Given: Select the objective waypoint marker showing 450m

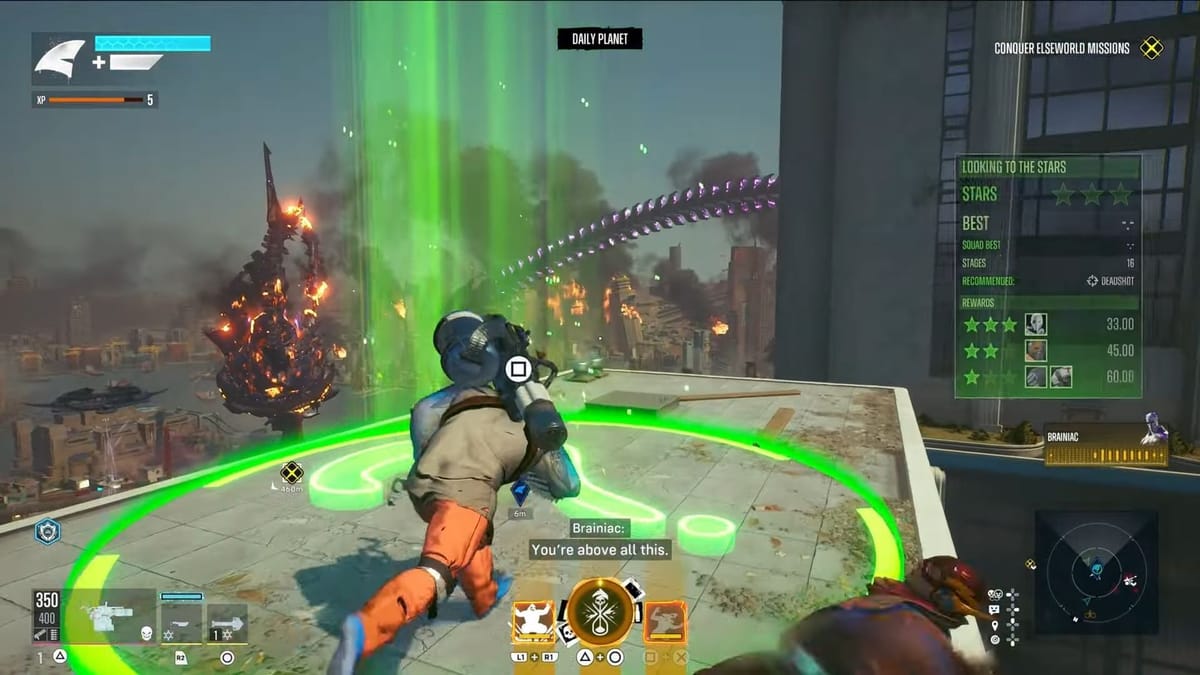Looking at the screenshot, I should [291, 472].
